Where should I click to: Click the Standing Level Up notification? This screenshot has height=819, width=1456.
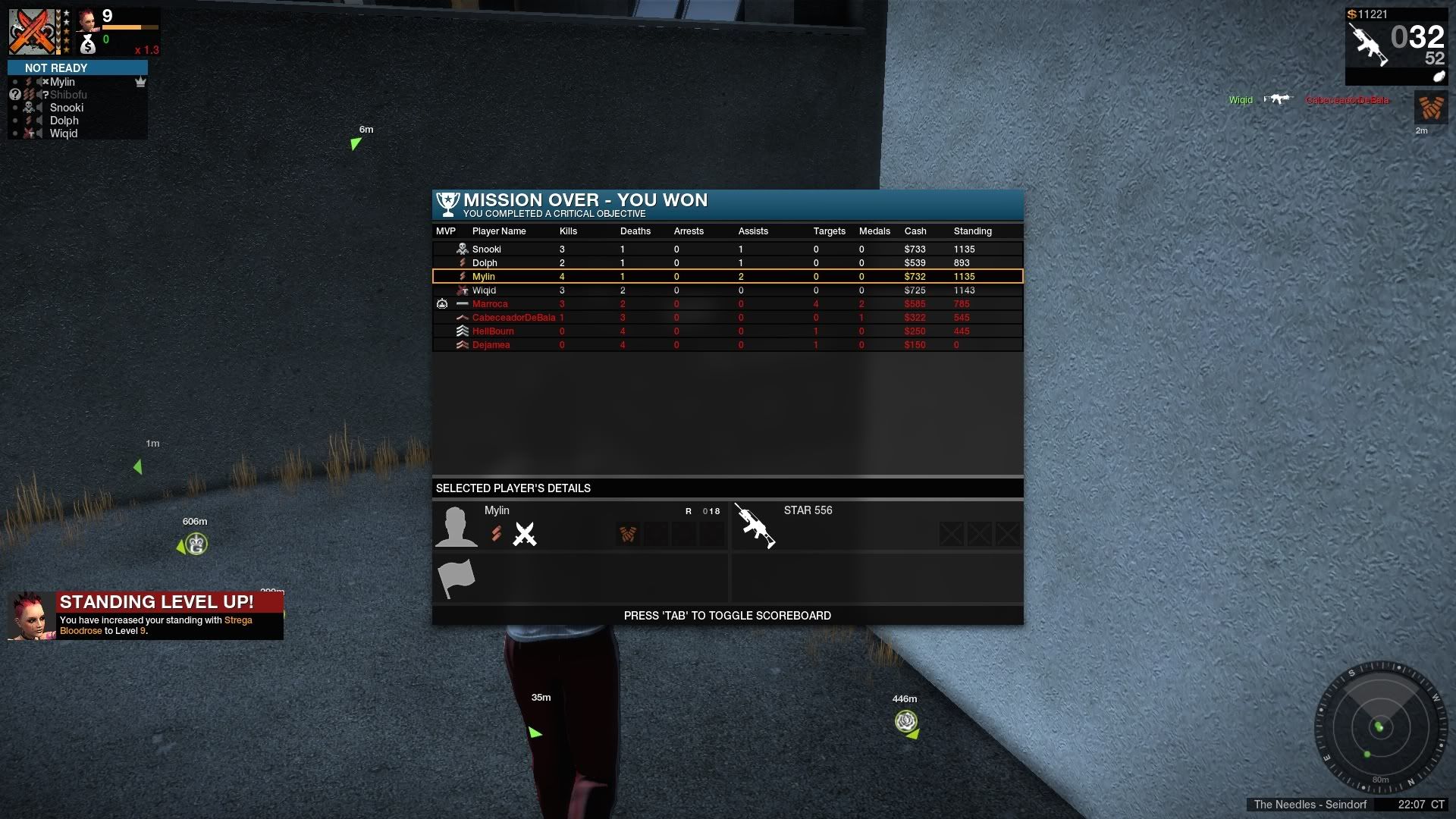pos(146,616)
